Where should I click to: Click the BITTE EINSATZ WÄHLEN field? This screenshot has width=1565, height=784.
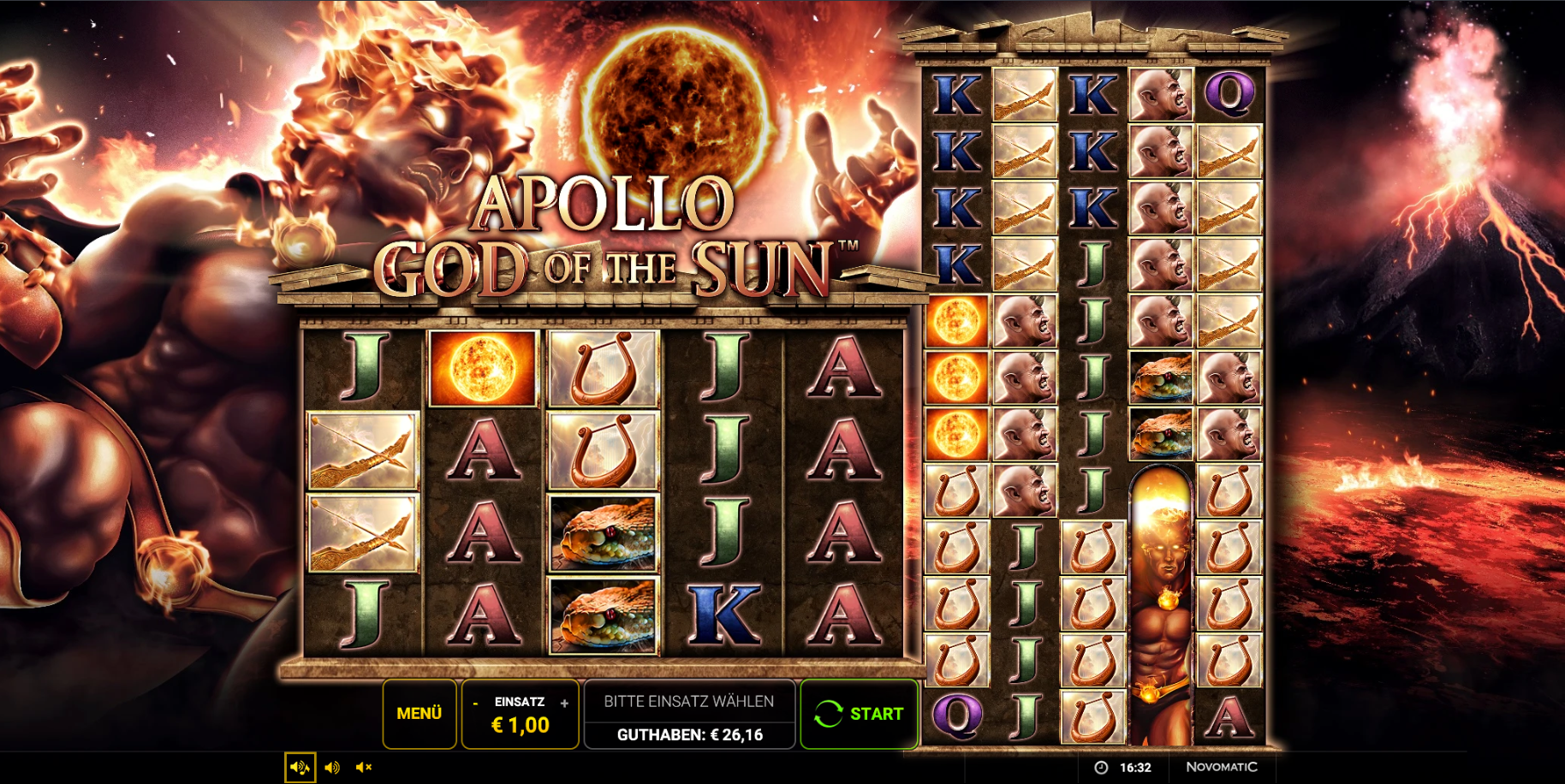[690, 700]
